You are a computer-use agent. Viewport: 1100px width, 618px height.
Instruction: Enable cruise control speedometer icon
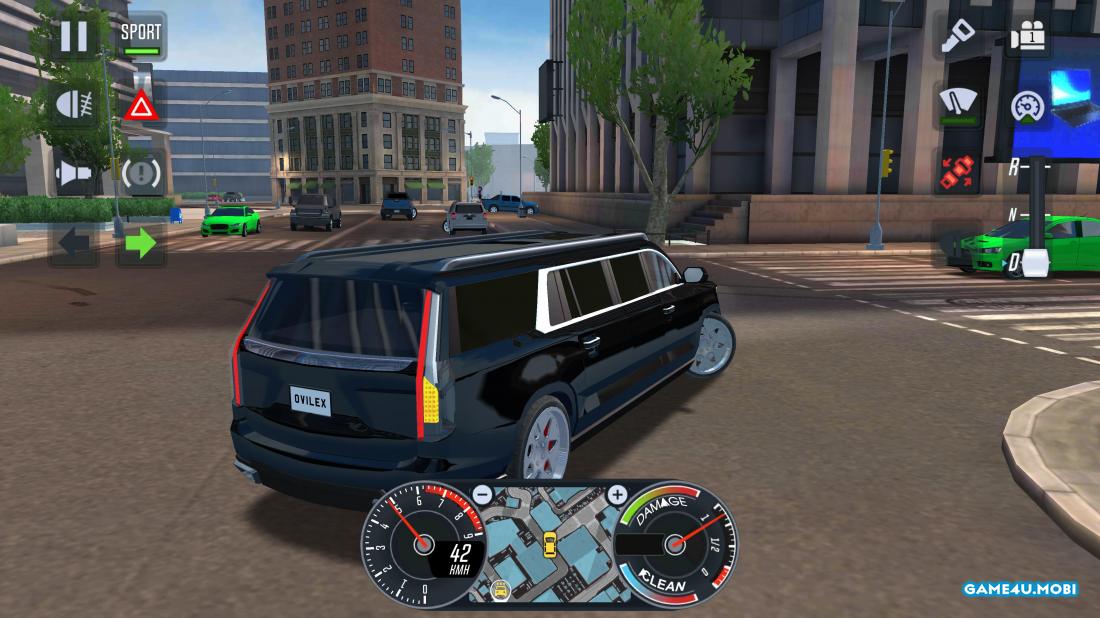[1027, 105]
